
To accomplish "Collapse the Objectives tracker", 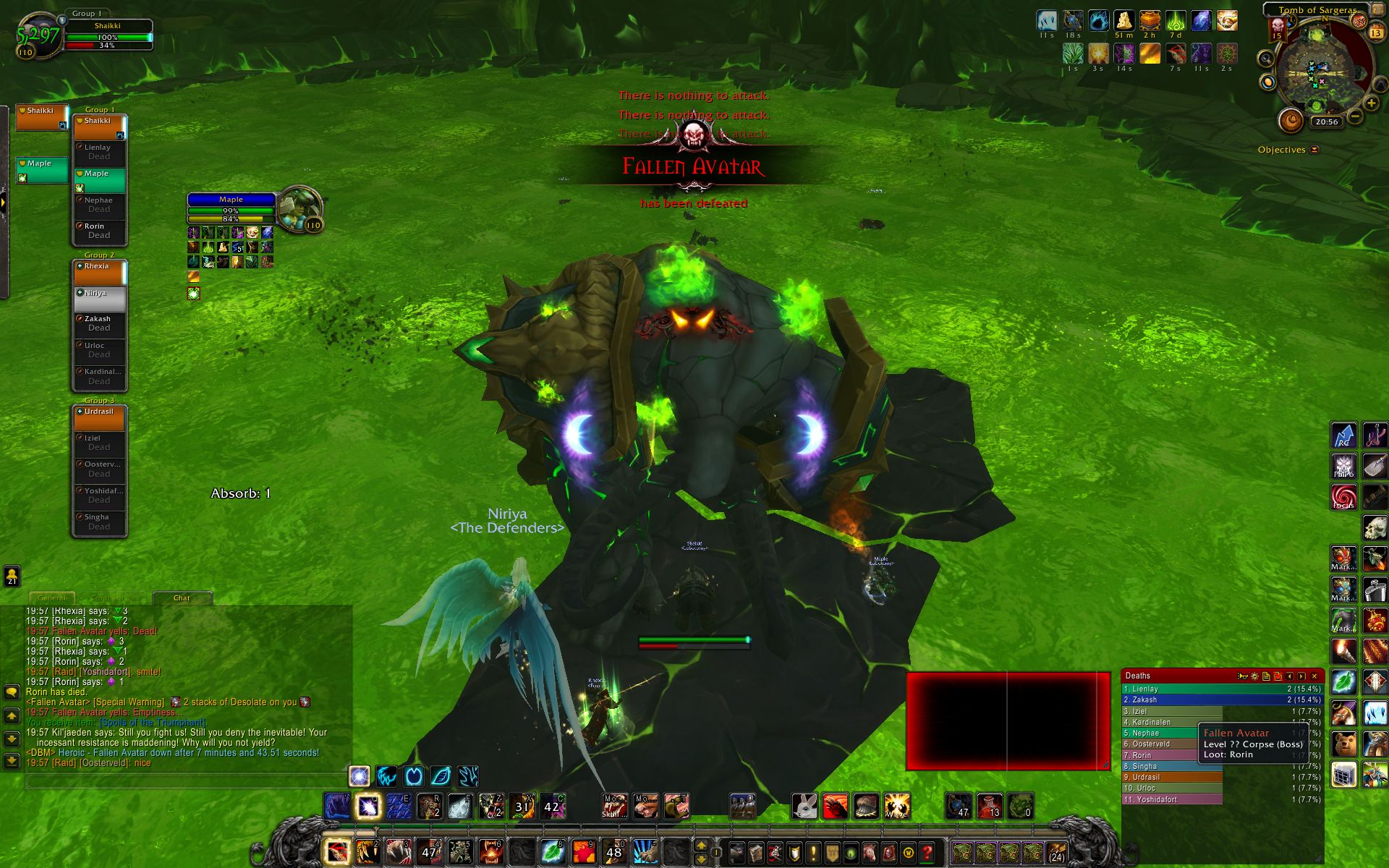I will [1314, 150].
